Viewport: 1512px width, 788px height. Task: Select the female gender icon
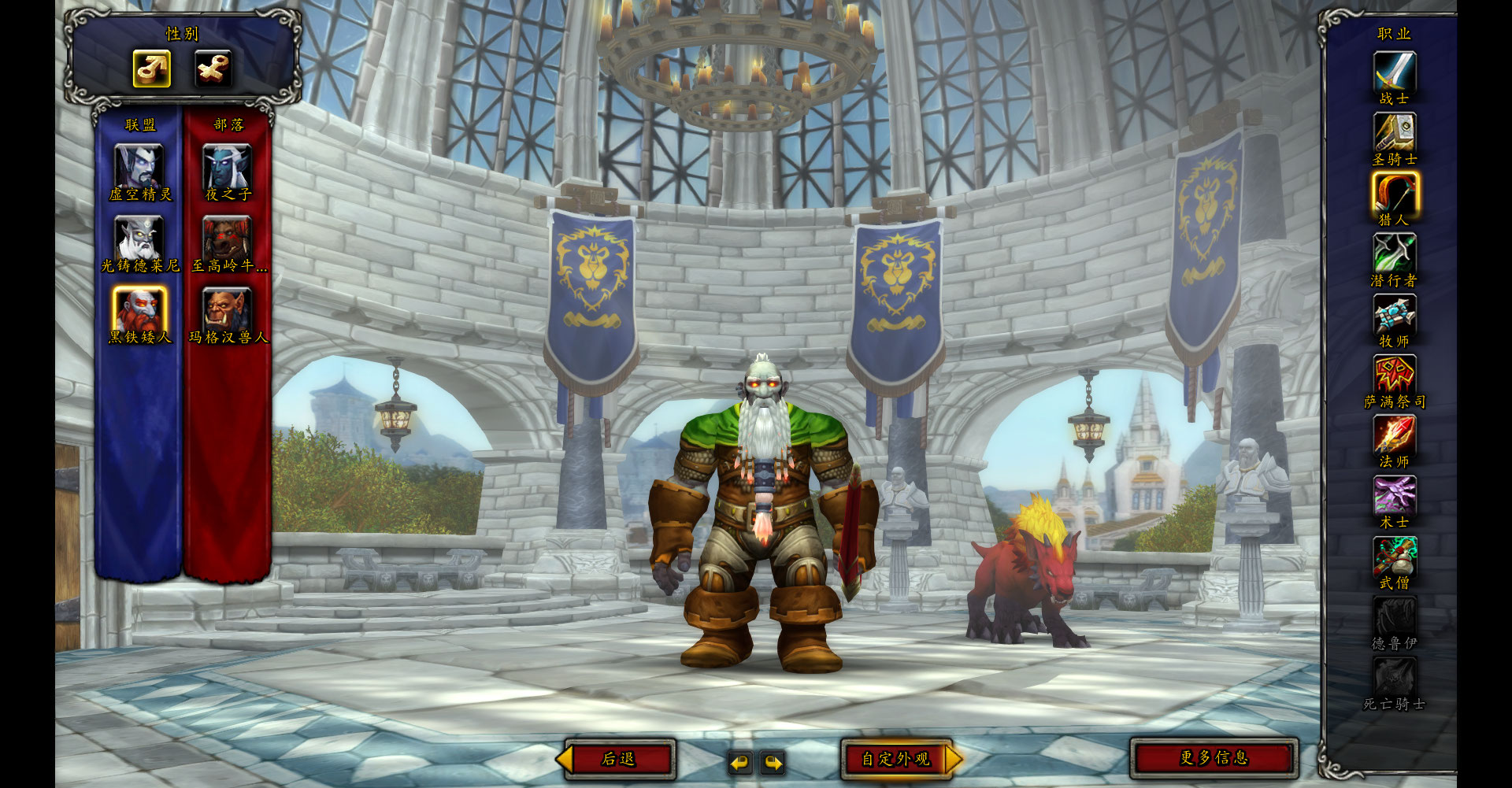click(x=213, y=68)
